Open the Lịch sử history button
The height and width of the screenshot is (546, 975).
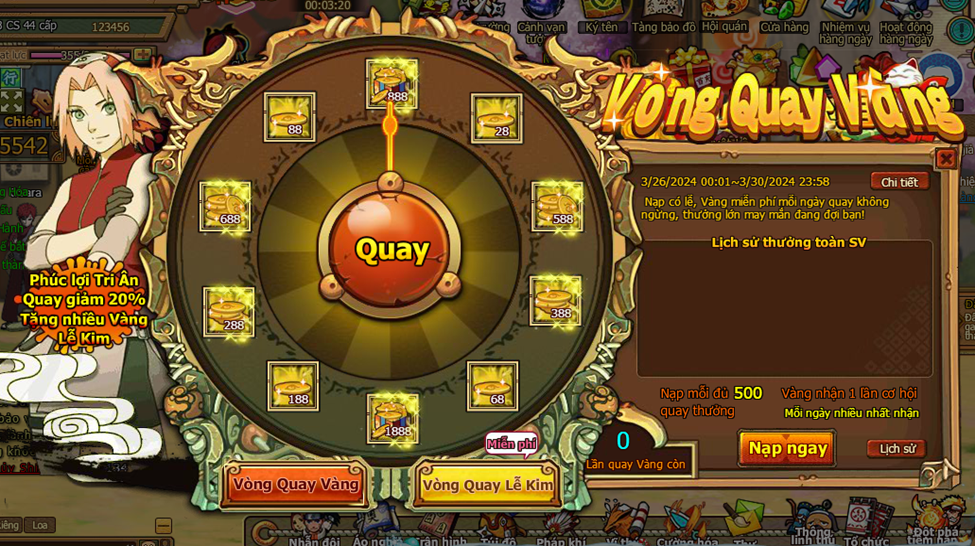896,449
